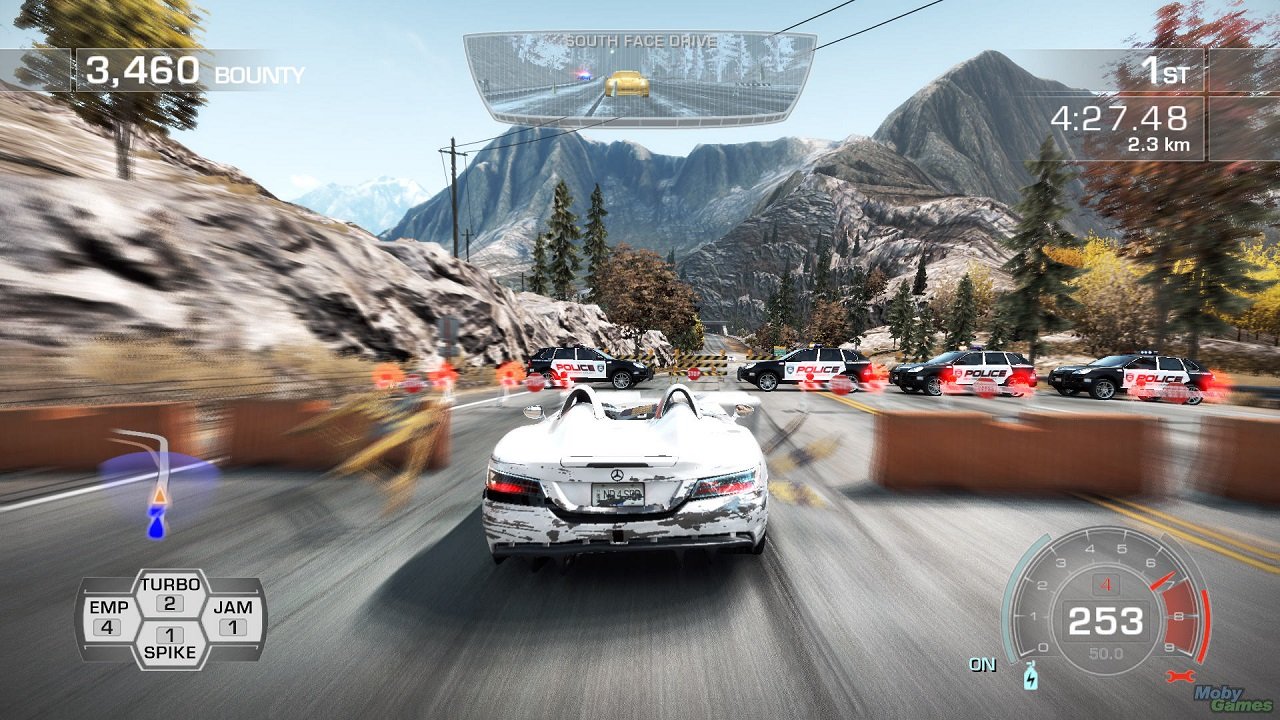Click the EMP weapon pod icon
This screenshot has height=720, width=1280.
point(110,612)
